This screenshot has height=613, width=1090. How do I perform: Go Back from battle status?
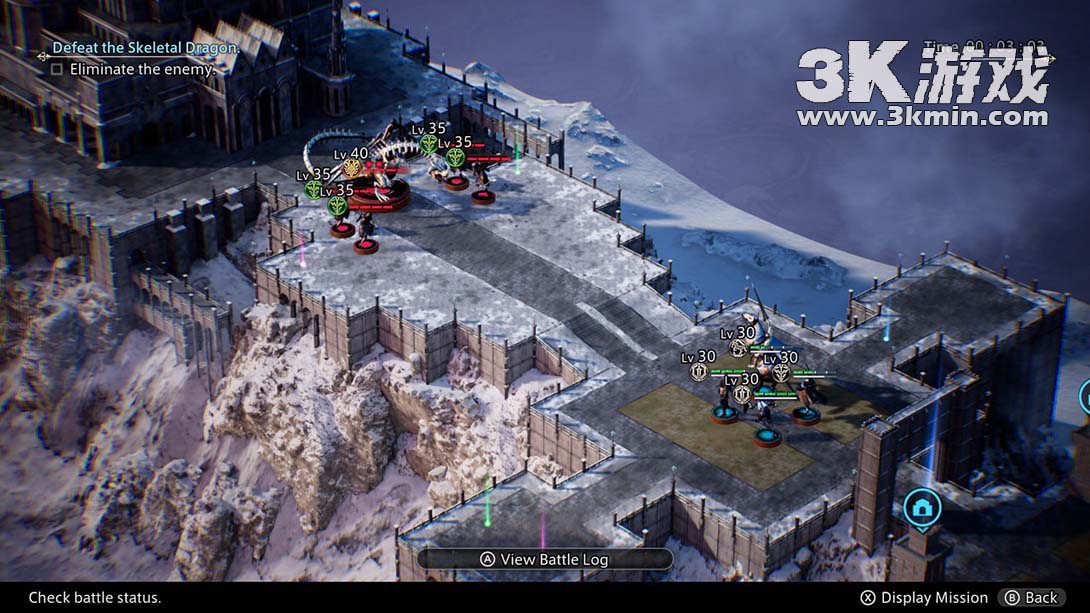[x=1031, y=598]
